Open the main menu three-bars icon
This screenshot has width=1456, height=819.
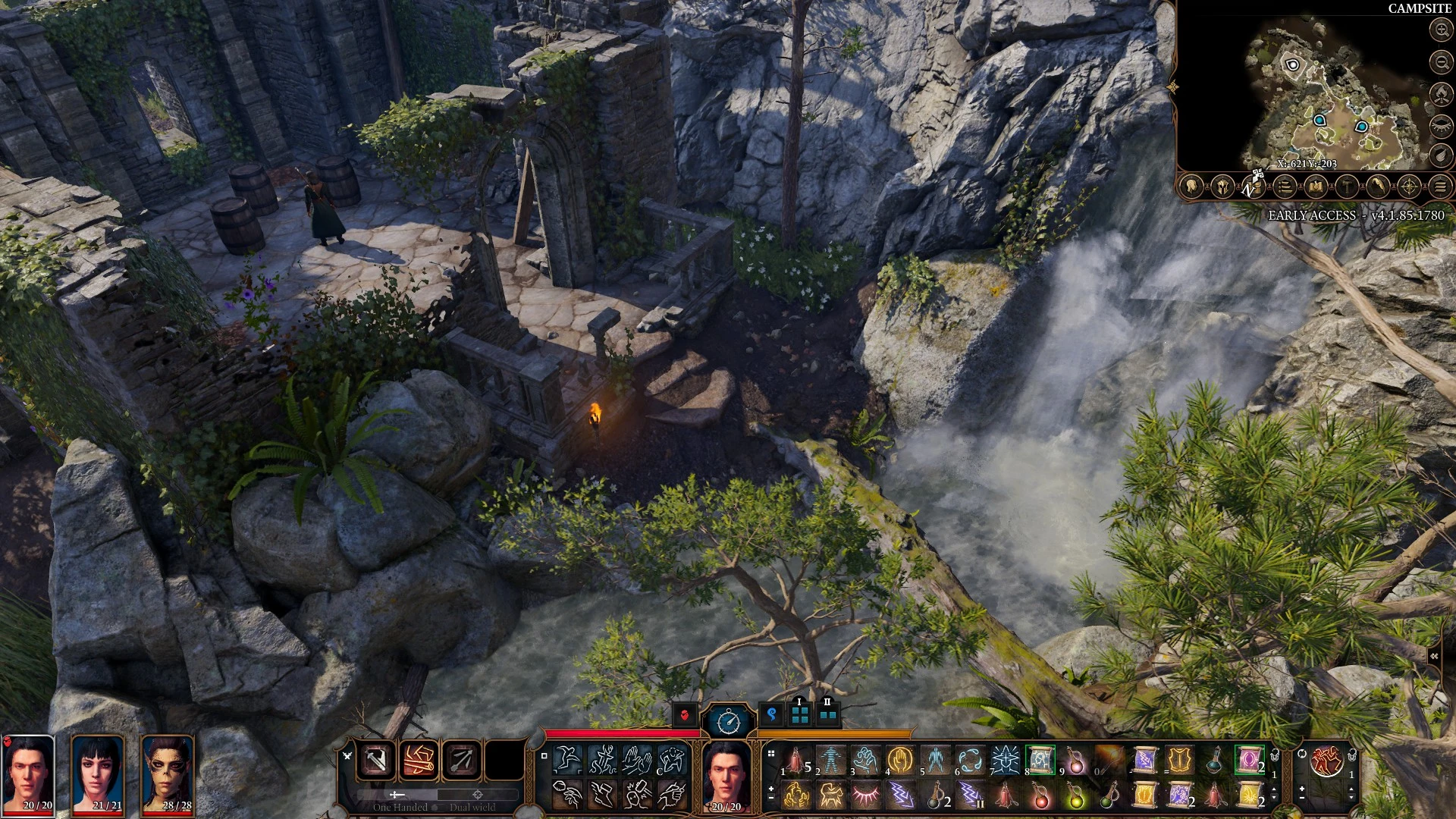point(1441,186)
